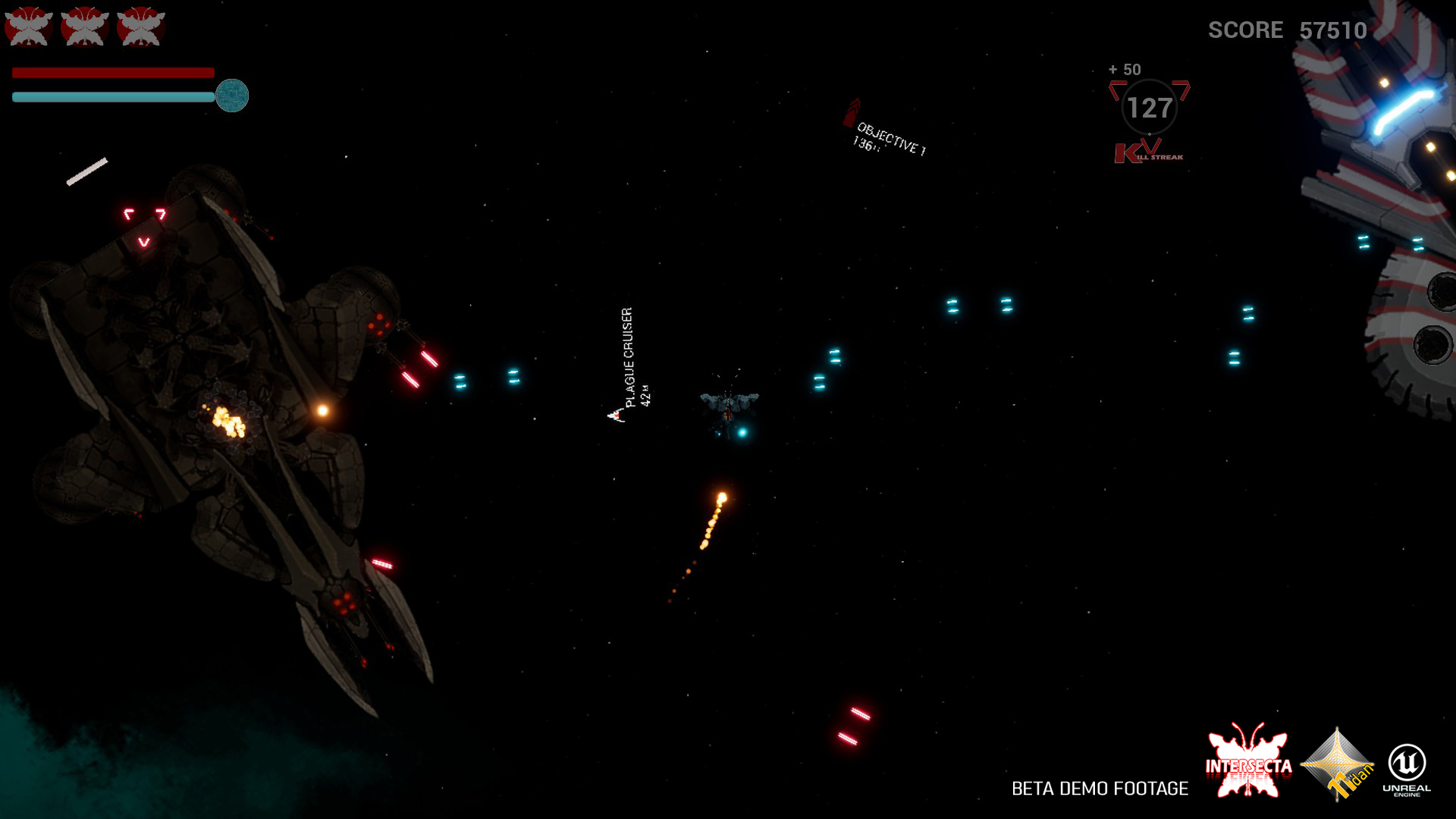Click the Unreal Engine logo

click(x=1407, y=767)
